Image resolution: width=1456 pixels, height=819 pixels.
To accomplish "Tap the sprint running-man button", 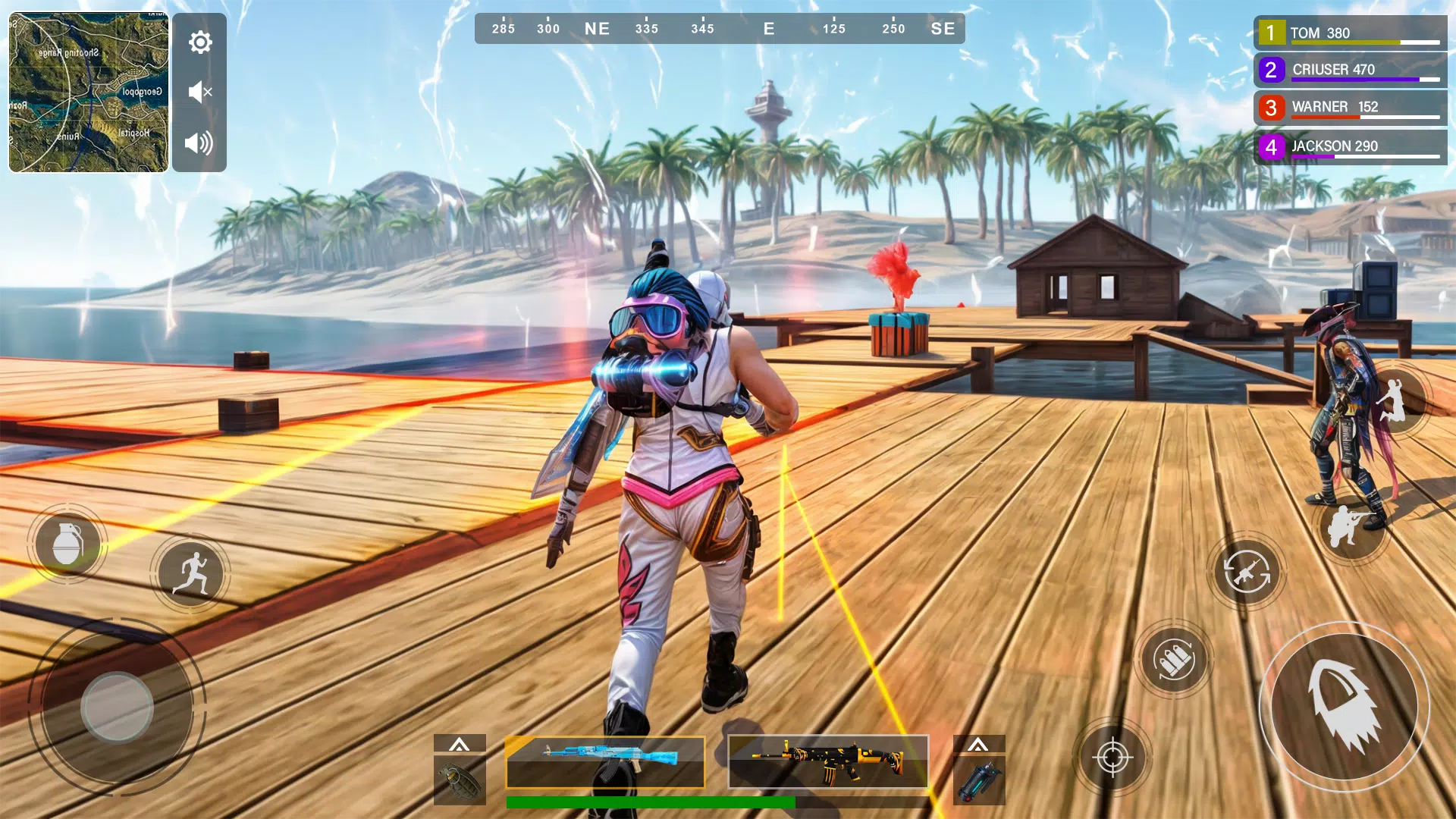I will click(190, 573).
